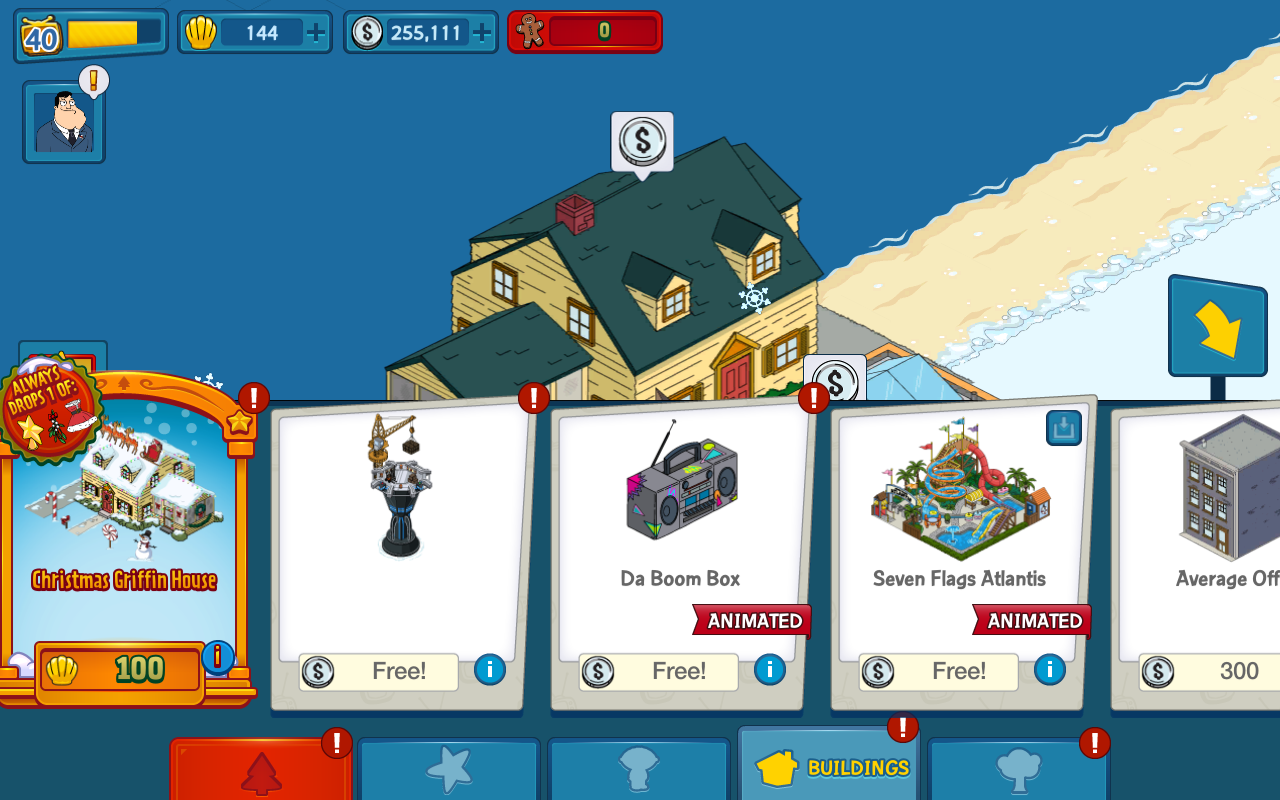Show info for Christmas Griffin House

click(x=217, y=657)
